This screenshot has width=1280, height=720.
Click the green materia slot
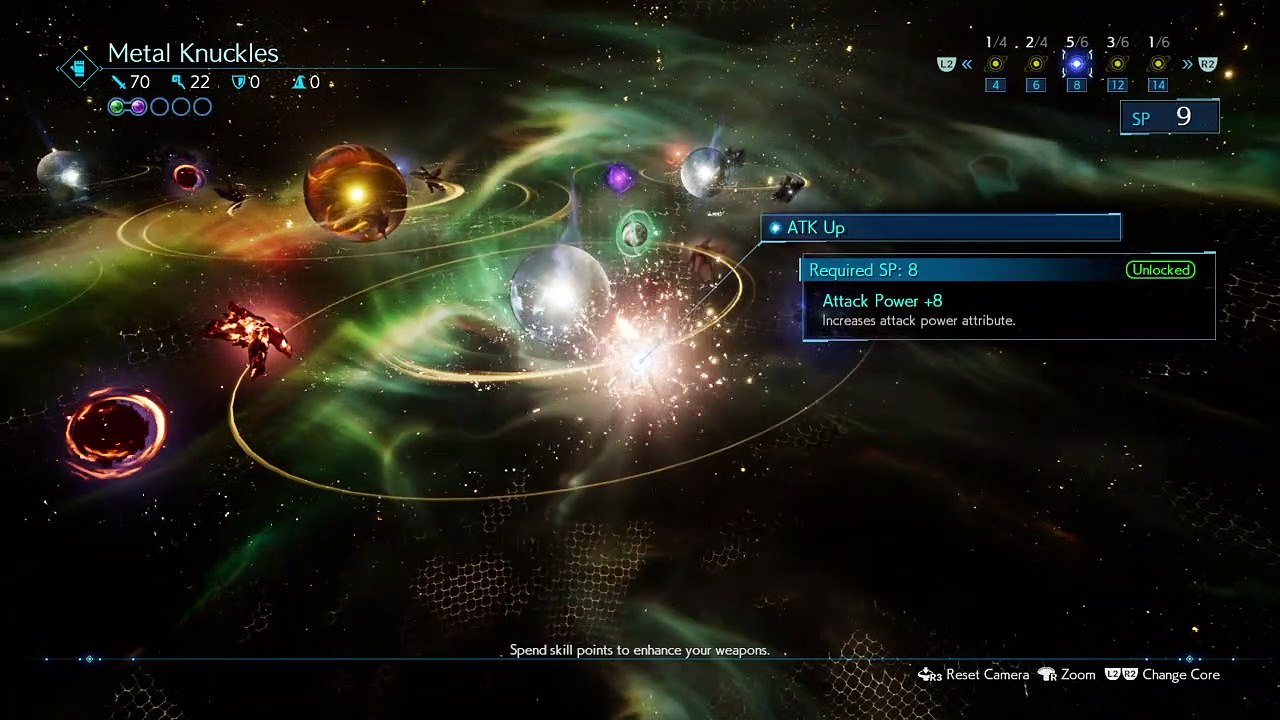(117, 107)
